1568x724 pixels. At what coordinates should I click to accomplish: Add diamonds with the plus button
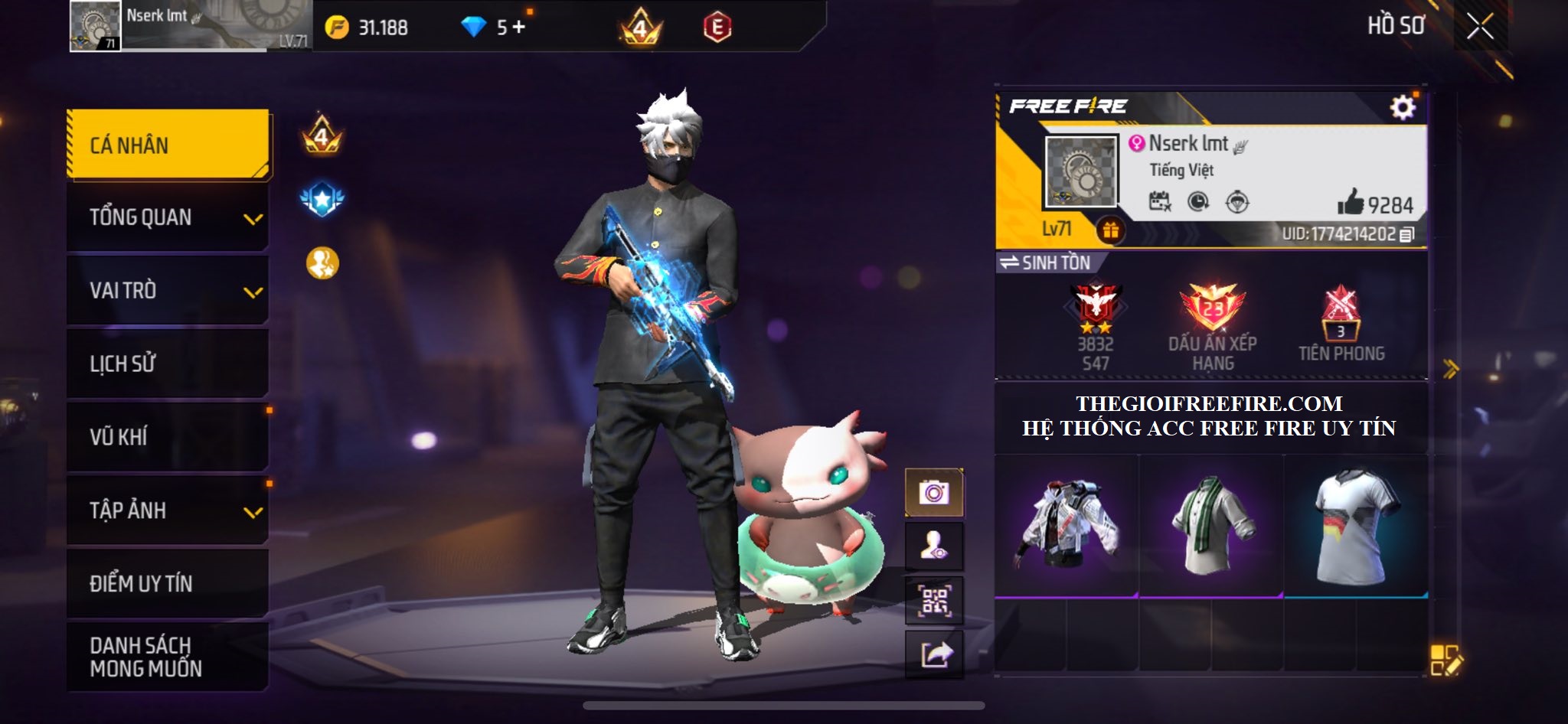519,28
